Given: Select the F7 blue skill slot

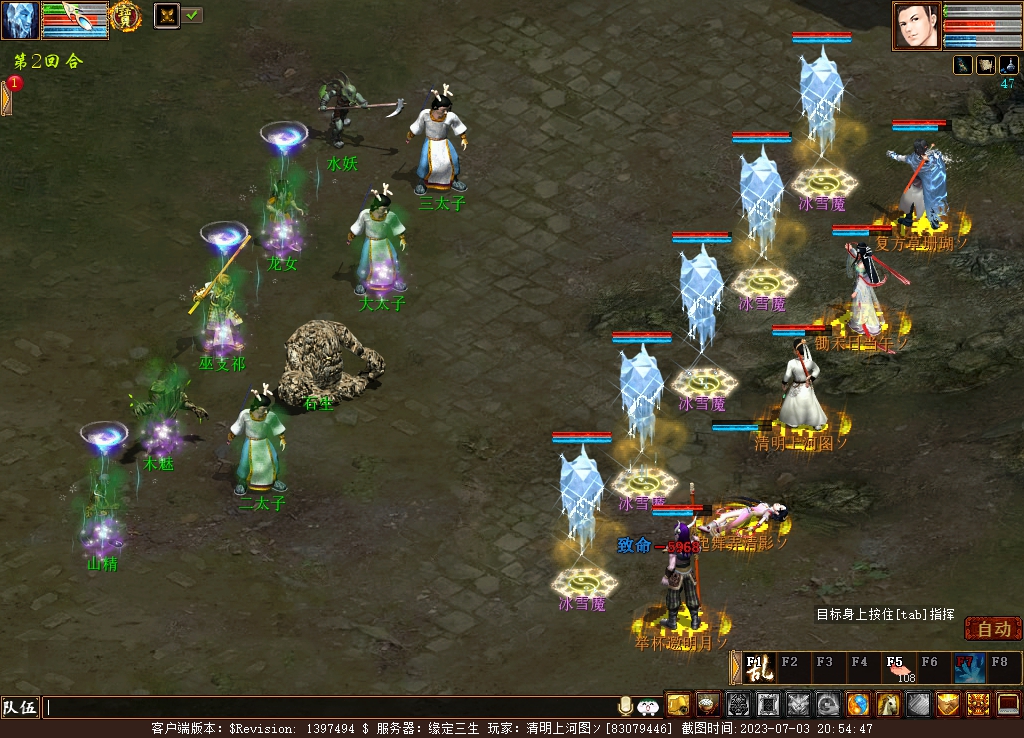Looking at the screenshot, I should 968,667.
